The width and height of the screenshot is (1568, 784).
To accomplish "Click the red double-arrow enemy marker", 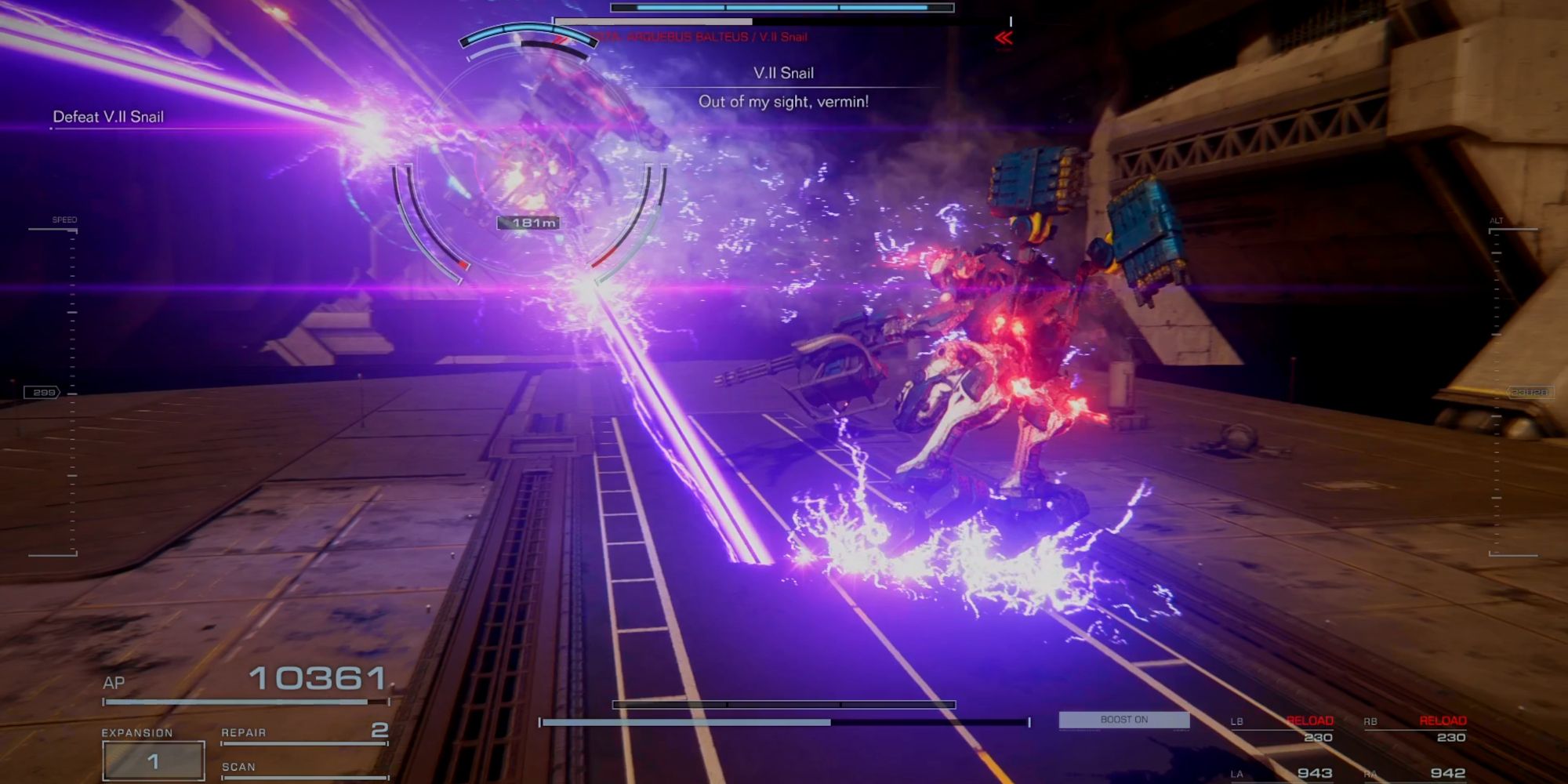I will coord(1004,38).
